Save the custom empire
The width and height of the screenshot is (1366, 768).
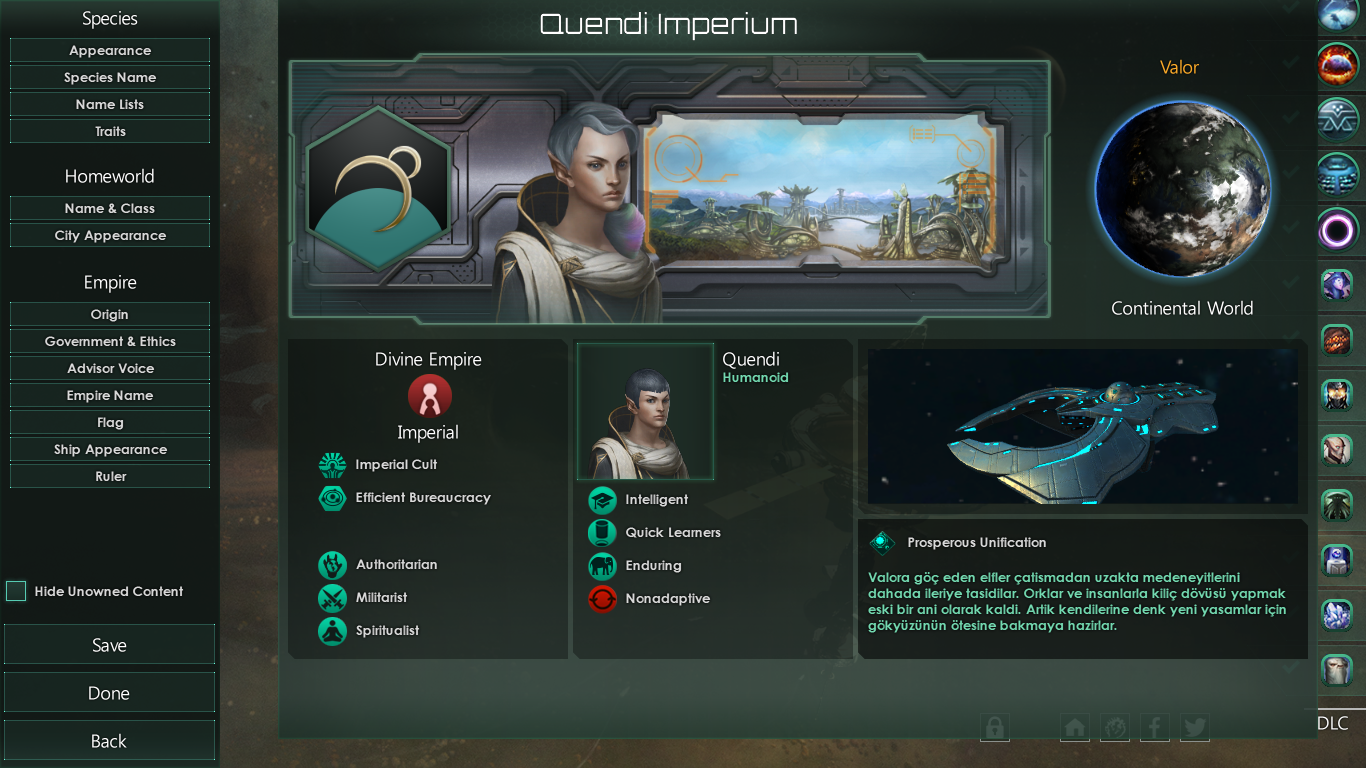(x=109, y=645)
